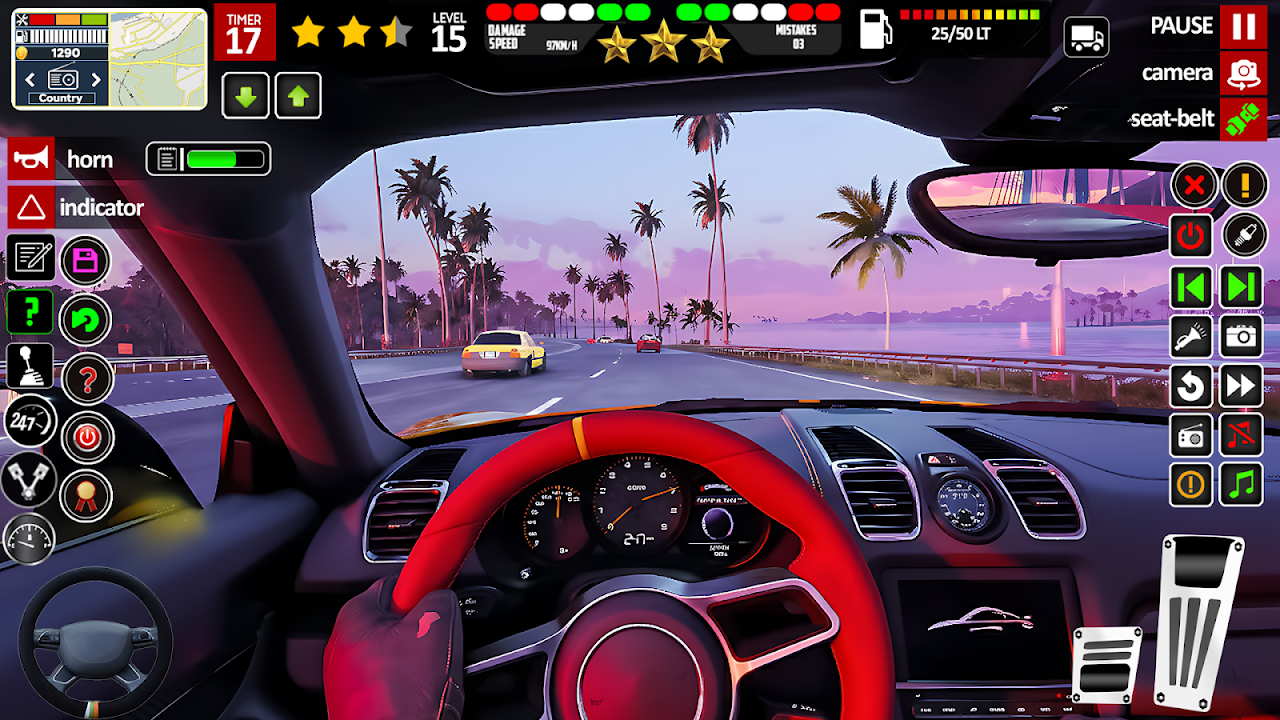
Task: Click the fast-forward double arrow button
Action: click(1242, 386)
